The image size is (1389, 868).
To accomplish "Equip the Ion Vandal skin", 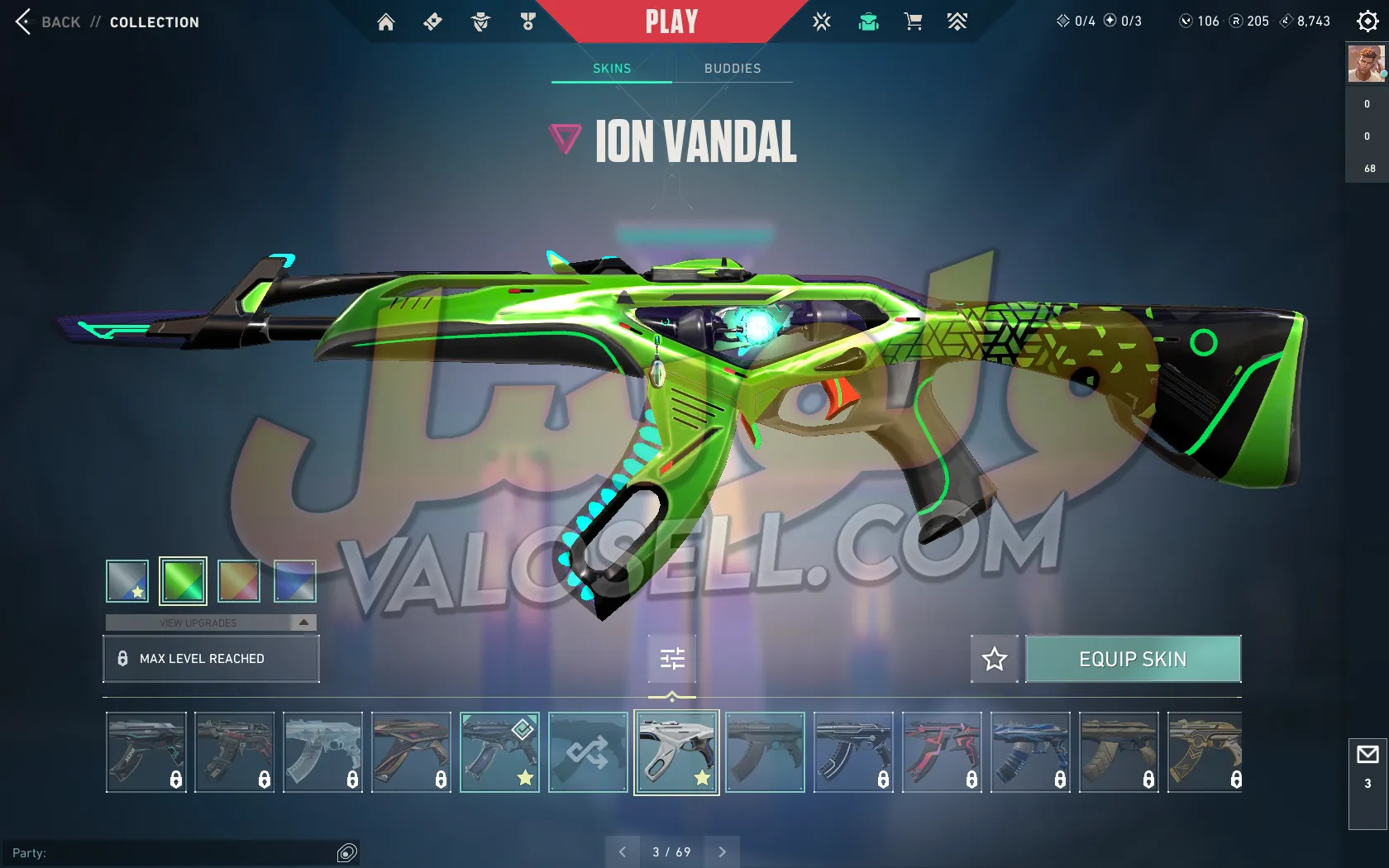I will pos(1133,659).
